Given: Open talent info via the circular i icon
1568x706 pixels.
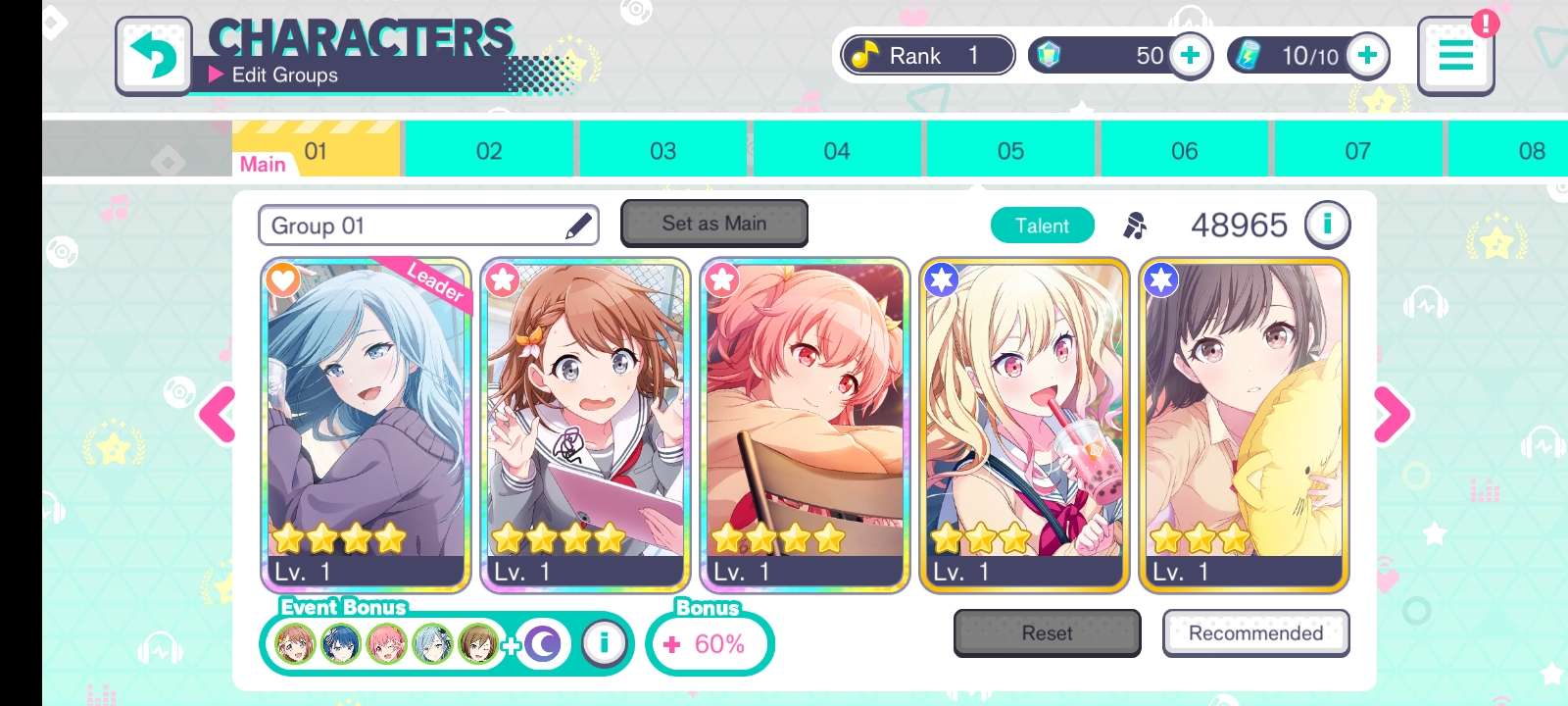Looking at the screenshot, I should pos(1328,225).
